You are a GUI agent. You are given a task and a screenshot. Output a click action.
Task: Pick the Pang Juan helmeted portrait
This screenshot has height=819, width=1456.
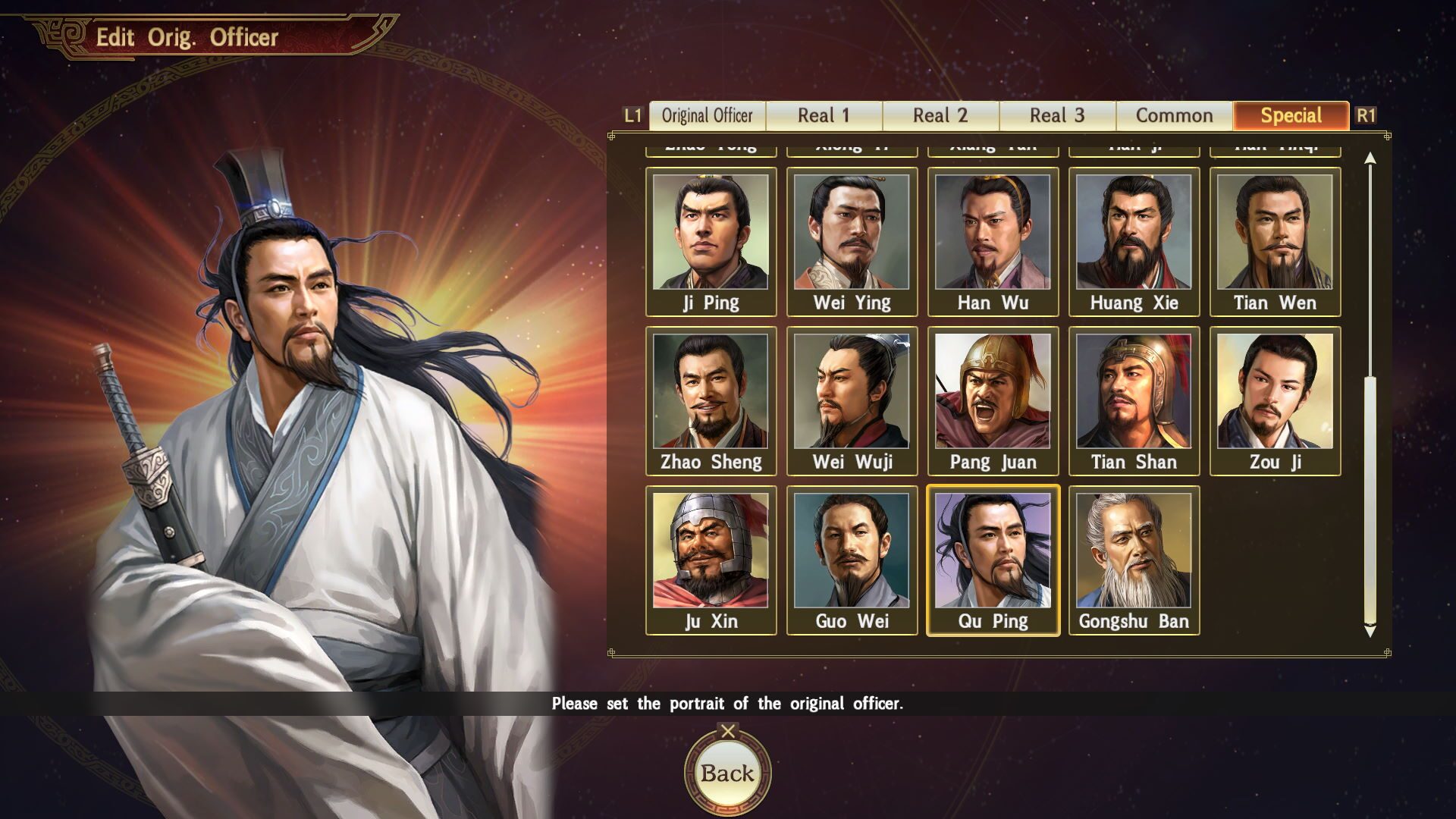coord(993,400)
